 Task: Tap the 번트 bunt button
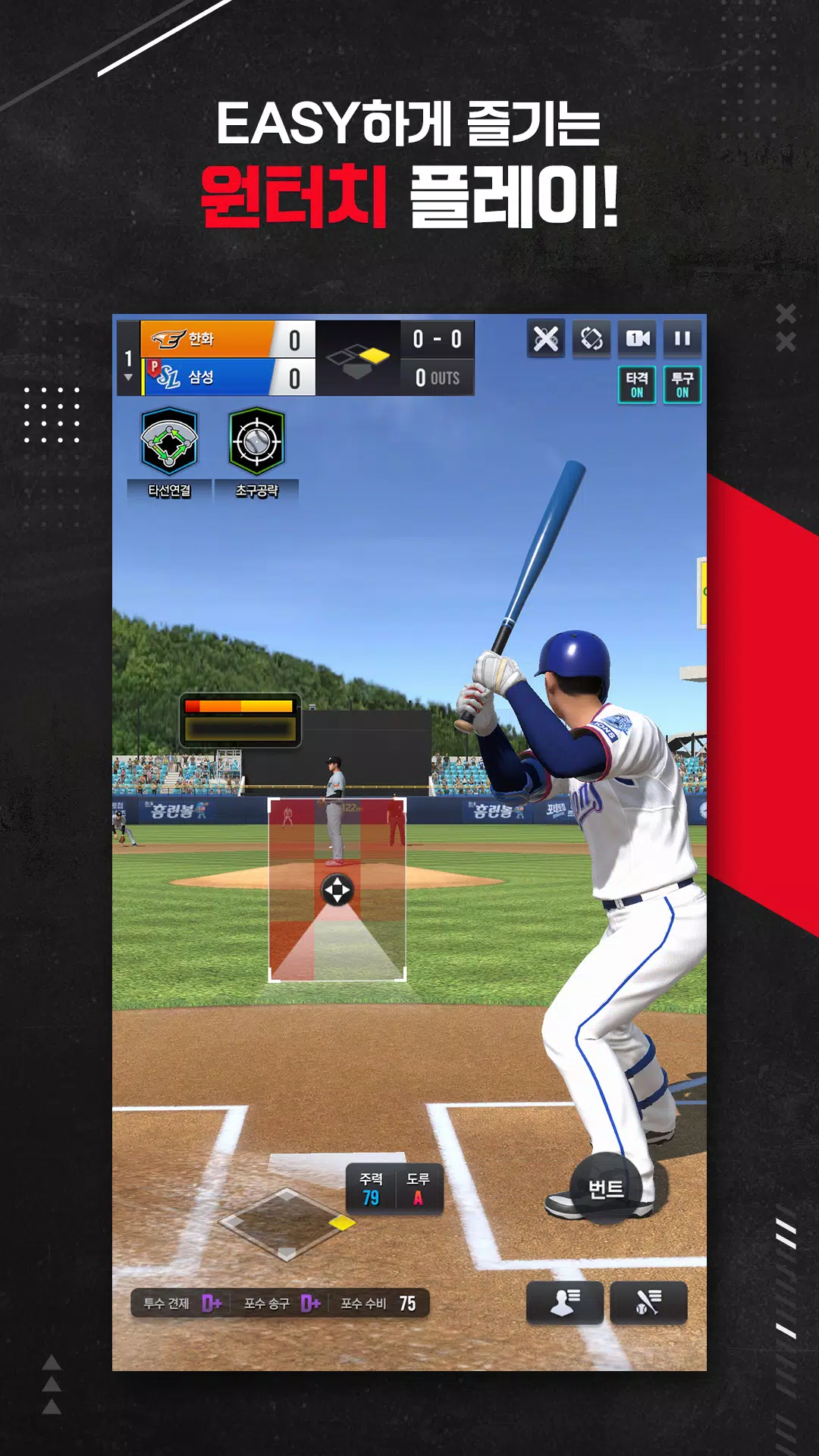tap(606, 1188)
